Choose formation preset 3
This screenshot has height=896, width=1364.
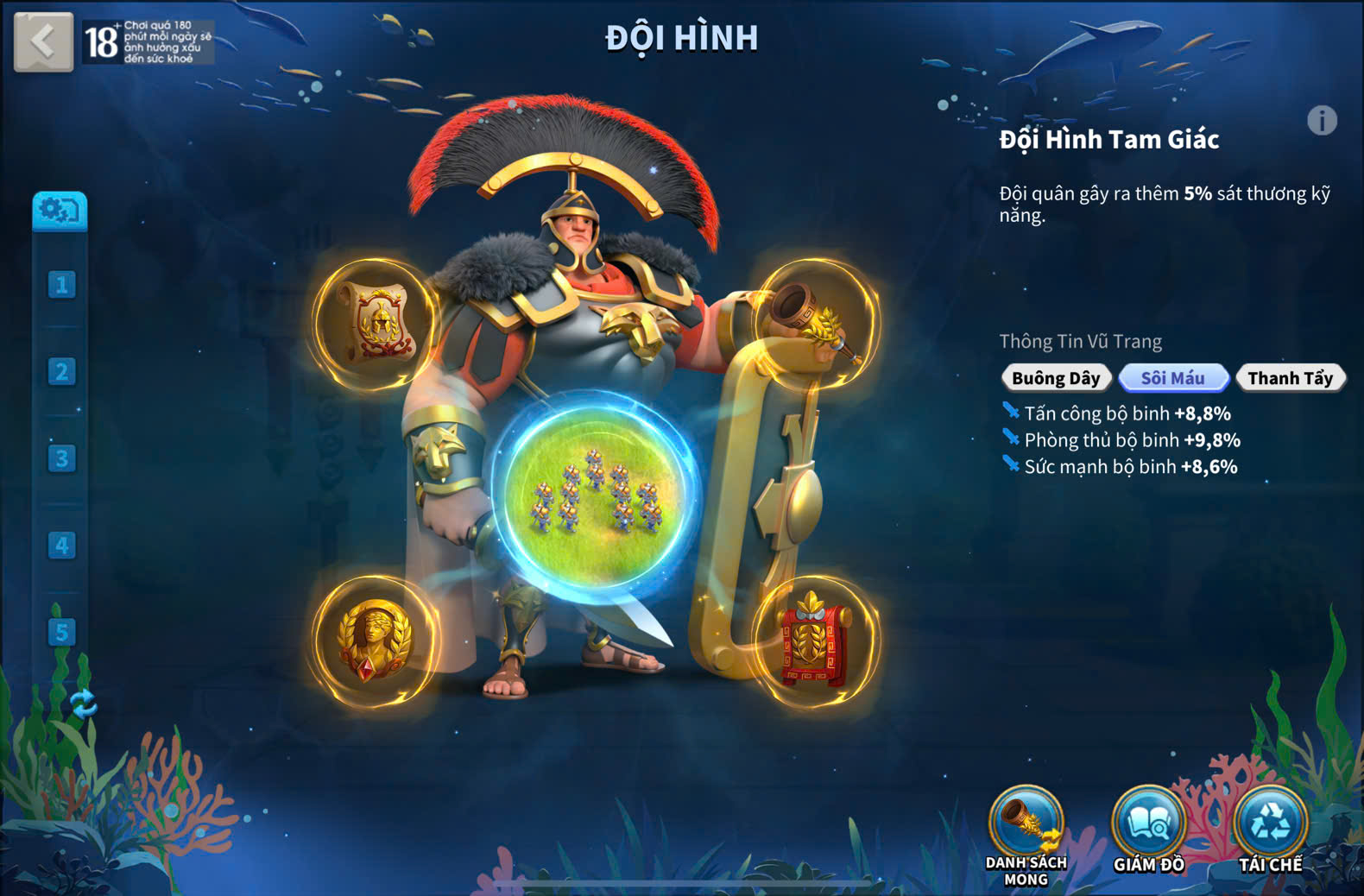61,458
